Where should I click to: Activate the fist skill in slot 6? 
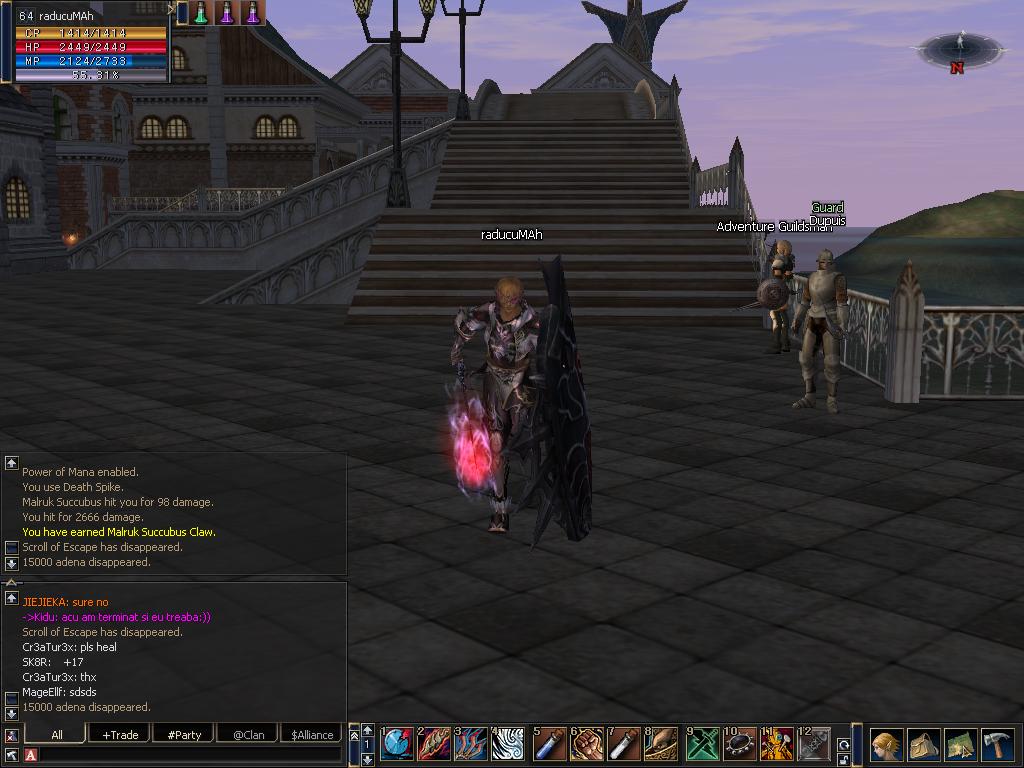587,744
